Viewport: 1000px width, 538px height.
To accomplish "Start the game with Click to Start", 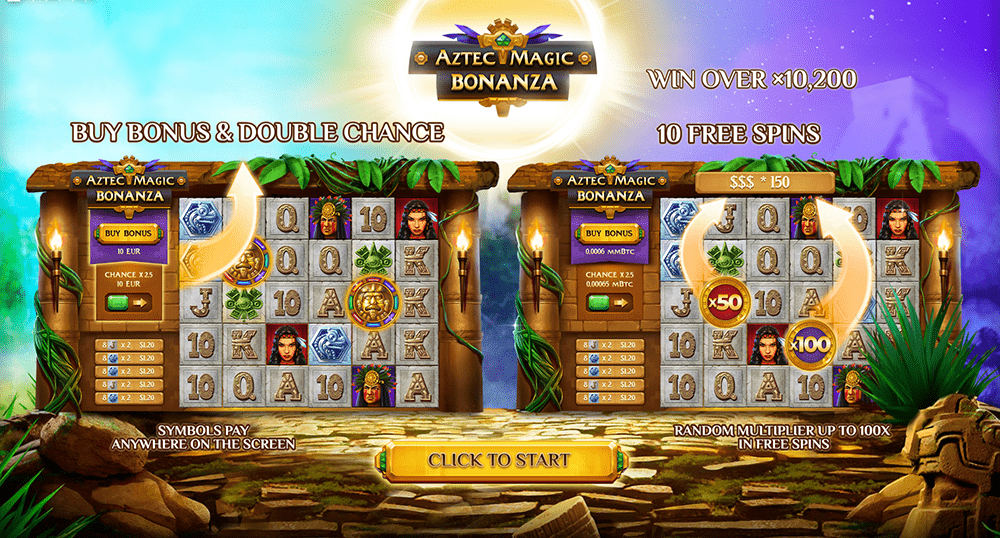I will [499, 461].
